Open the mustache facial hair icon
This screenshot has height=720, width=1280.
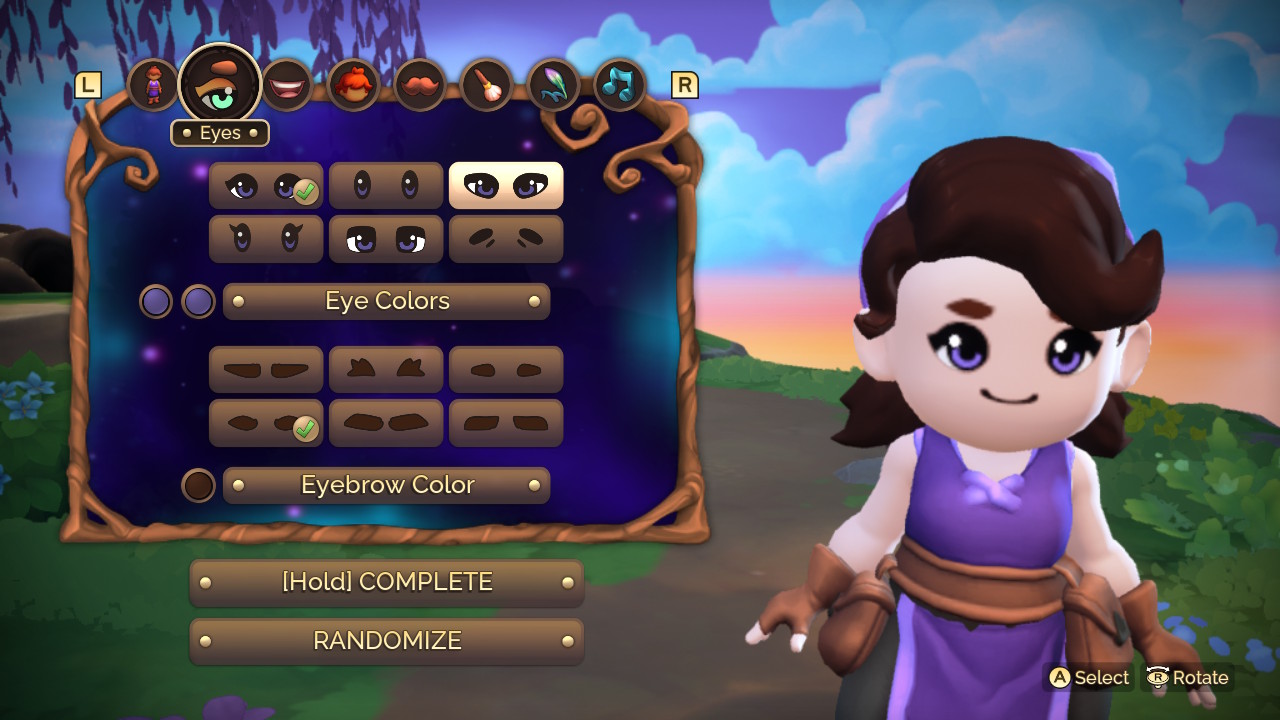click(x=420, y=84)
